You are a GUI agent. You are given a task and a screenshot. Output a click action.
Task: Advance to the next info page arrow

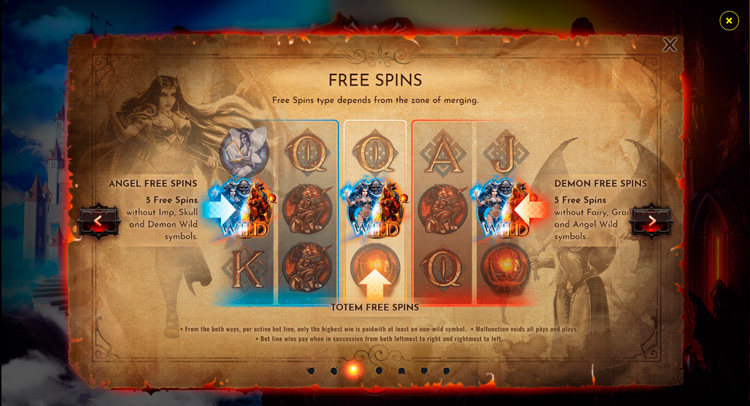[652, 221]
